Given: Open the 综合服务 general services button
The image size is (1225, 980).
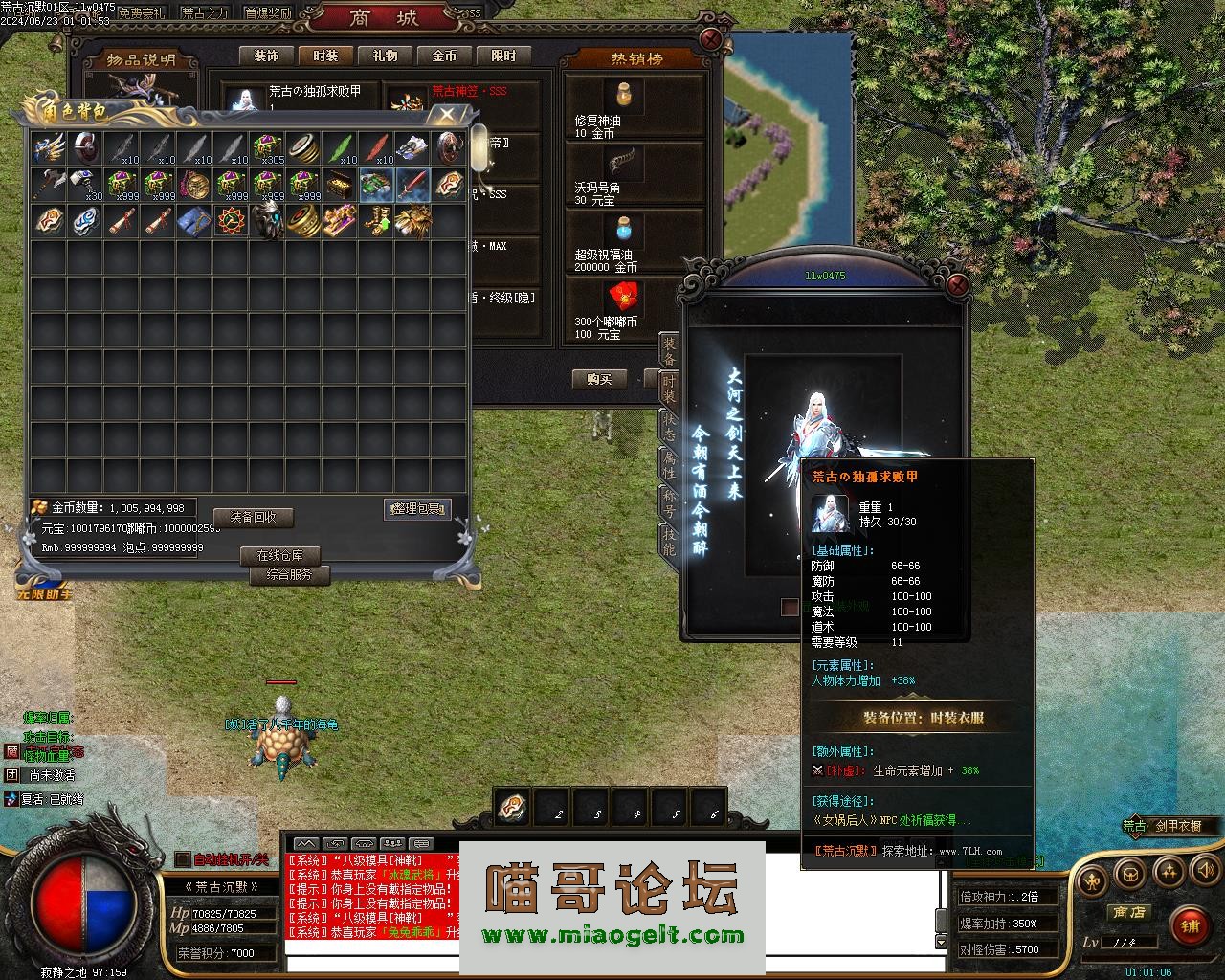Looking at the screenshot, I should [289, 574].
